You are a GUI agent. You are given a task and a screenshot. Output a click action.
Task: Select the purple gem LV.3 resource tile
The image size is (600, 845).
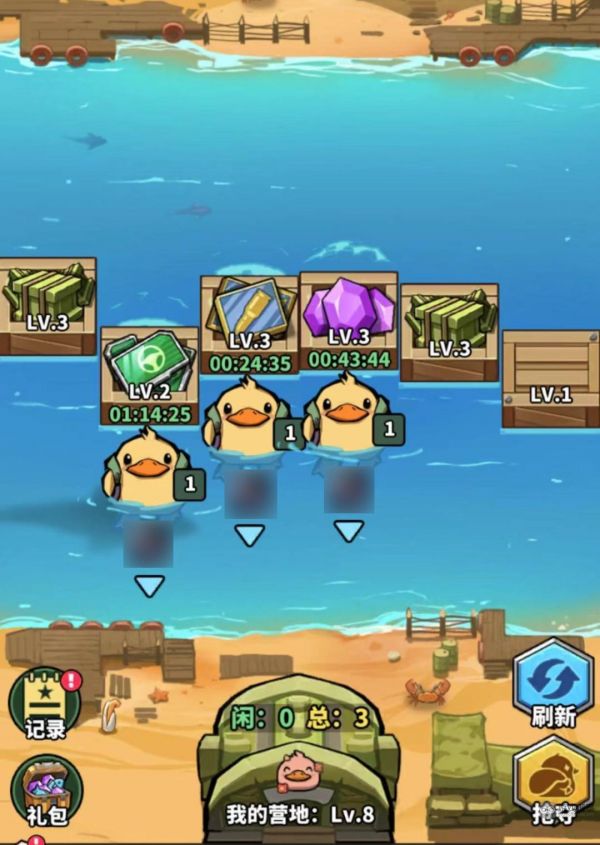tap(348, 313)
